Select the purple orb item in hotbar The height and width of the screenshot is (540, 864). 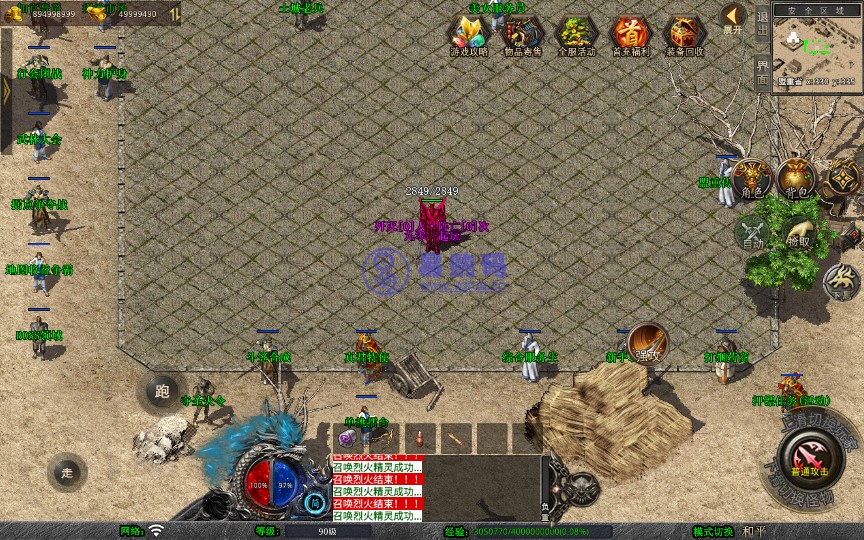pos(348,438)
